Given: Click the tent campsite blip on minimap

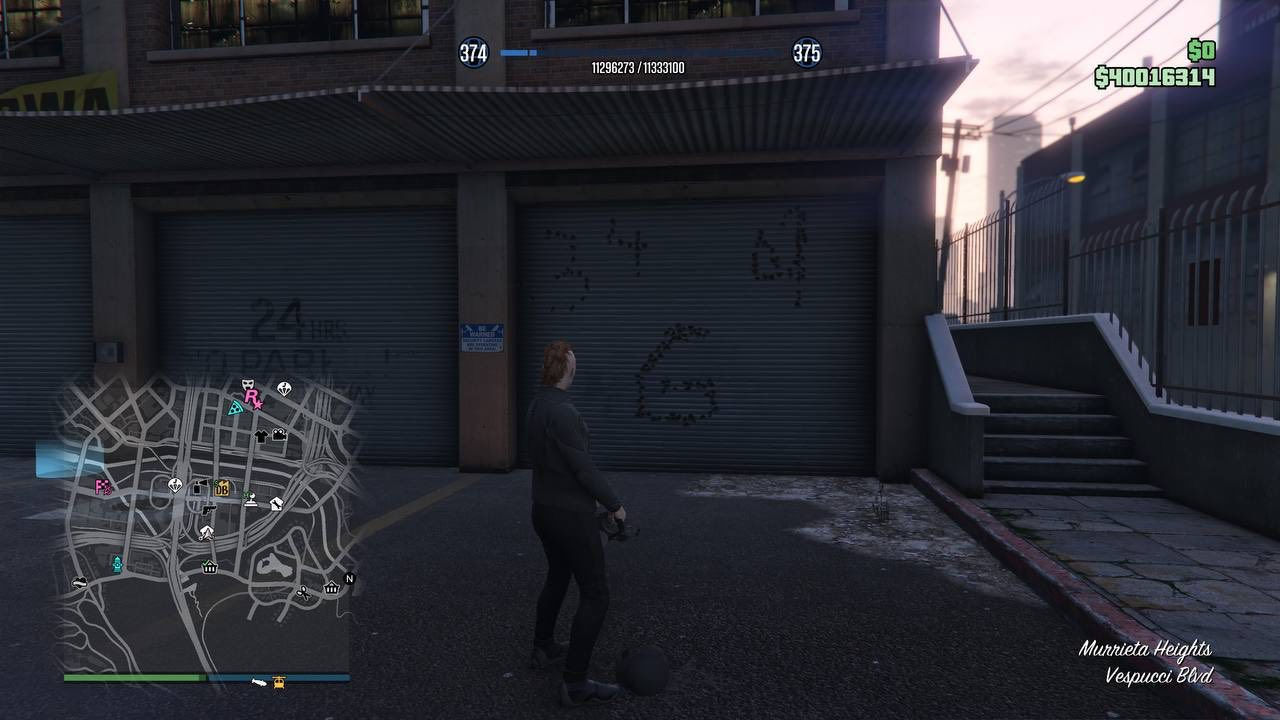Looking at the screenshot, I should (x=208, y=533).
